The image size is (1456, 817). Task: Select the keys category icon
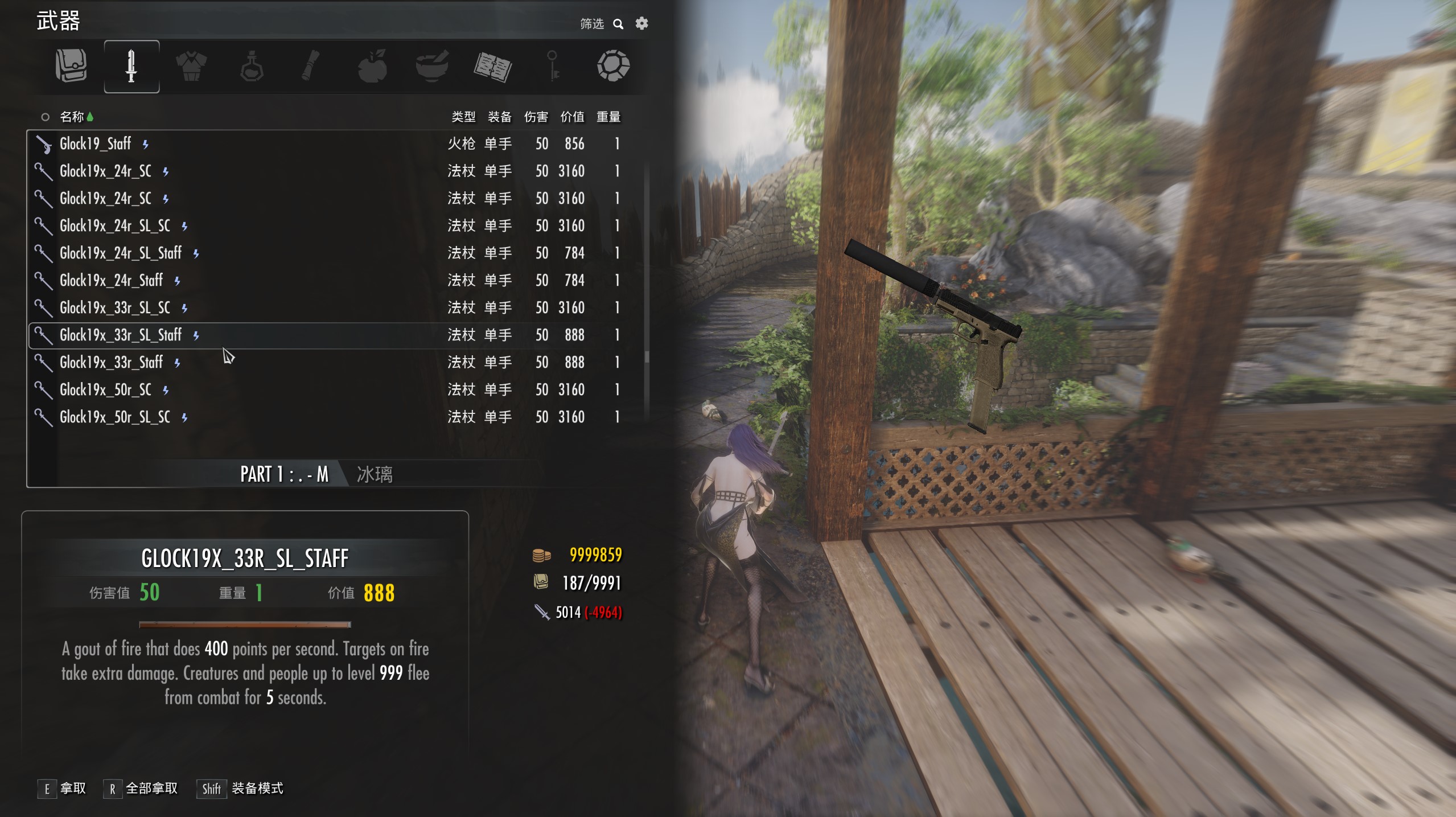click(553, 66)
